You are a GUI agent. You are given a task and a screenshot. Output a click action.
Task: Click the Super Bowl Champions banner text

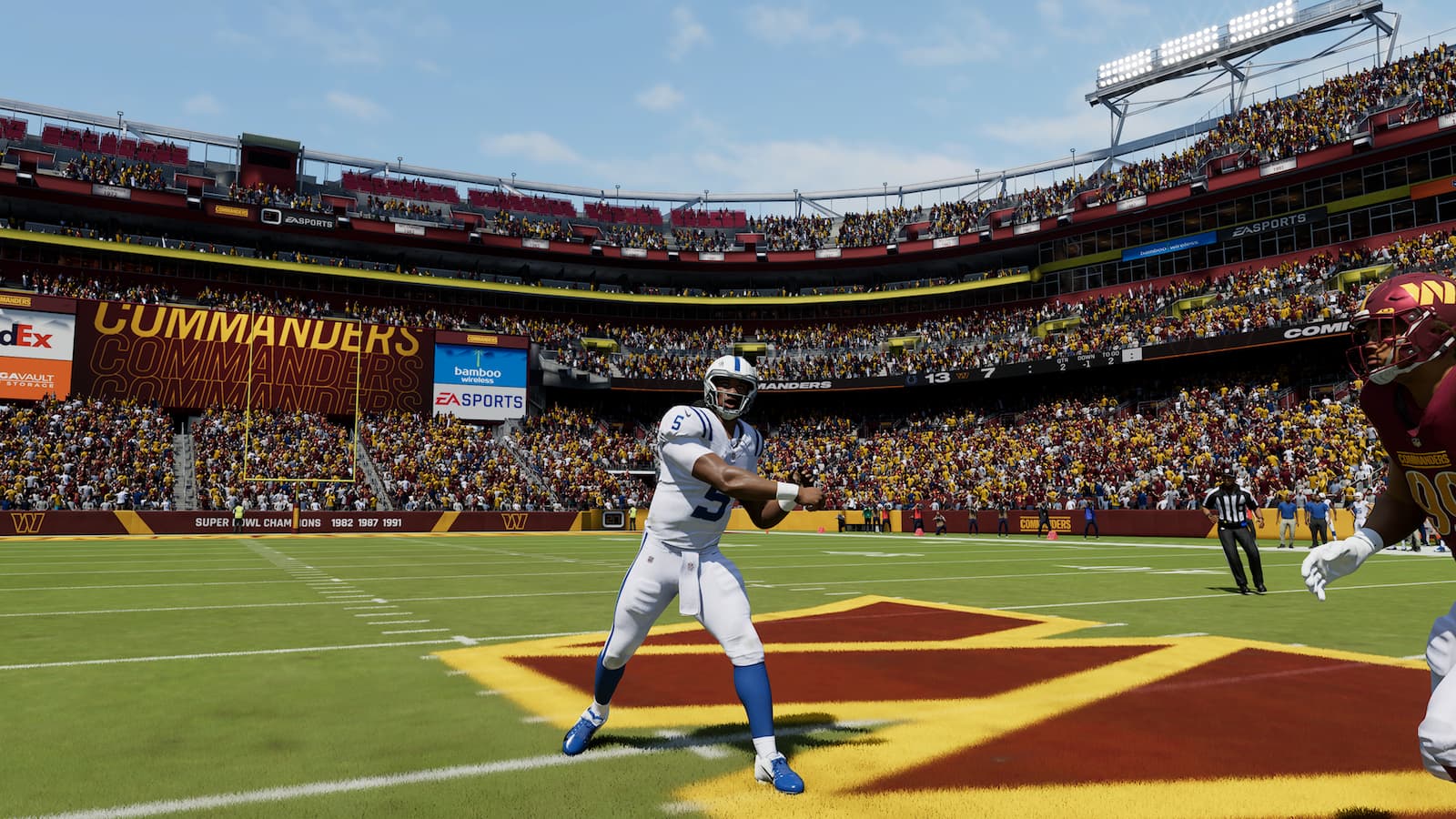pyautogui.click(x=259, y=522)
